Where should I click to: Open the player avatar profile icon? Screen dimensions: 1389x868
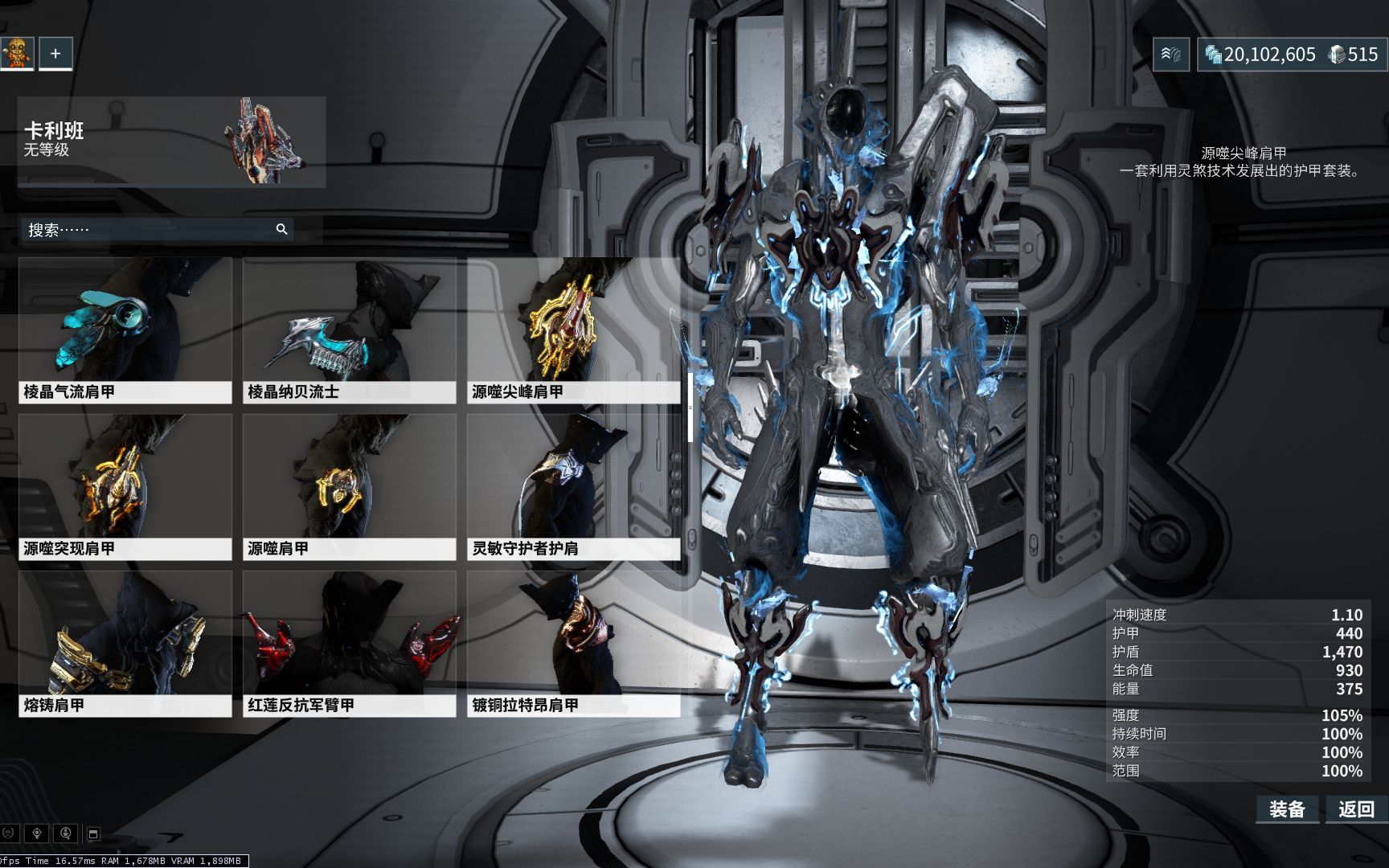[17, 54]
